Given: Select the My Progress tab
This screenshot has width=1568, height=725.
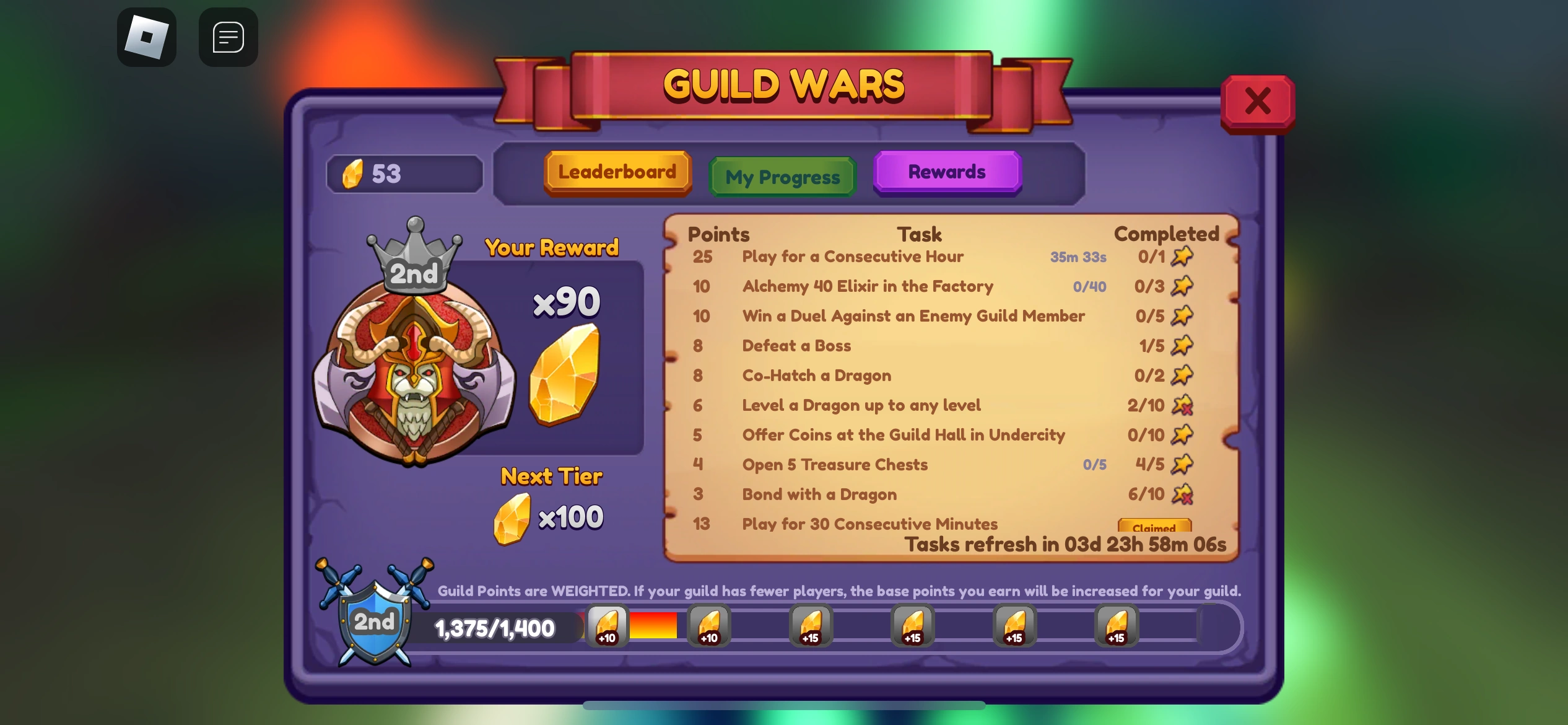Looking at the screenshot, I should pos(782,177).
